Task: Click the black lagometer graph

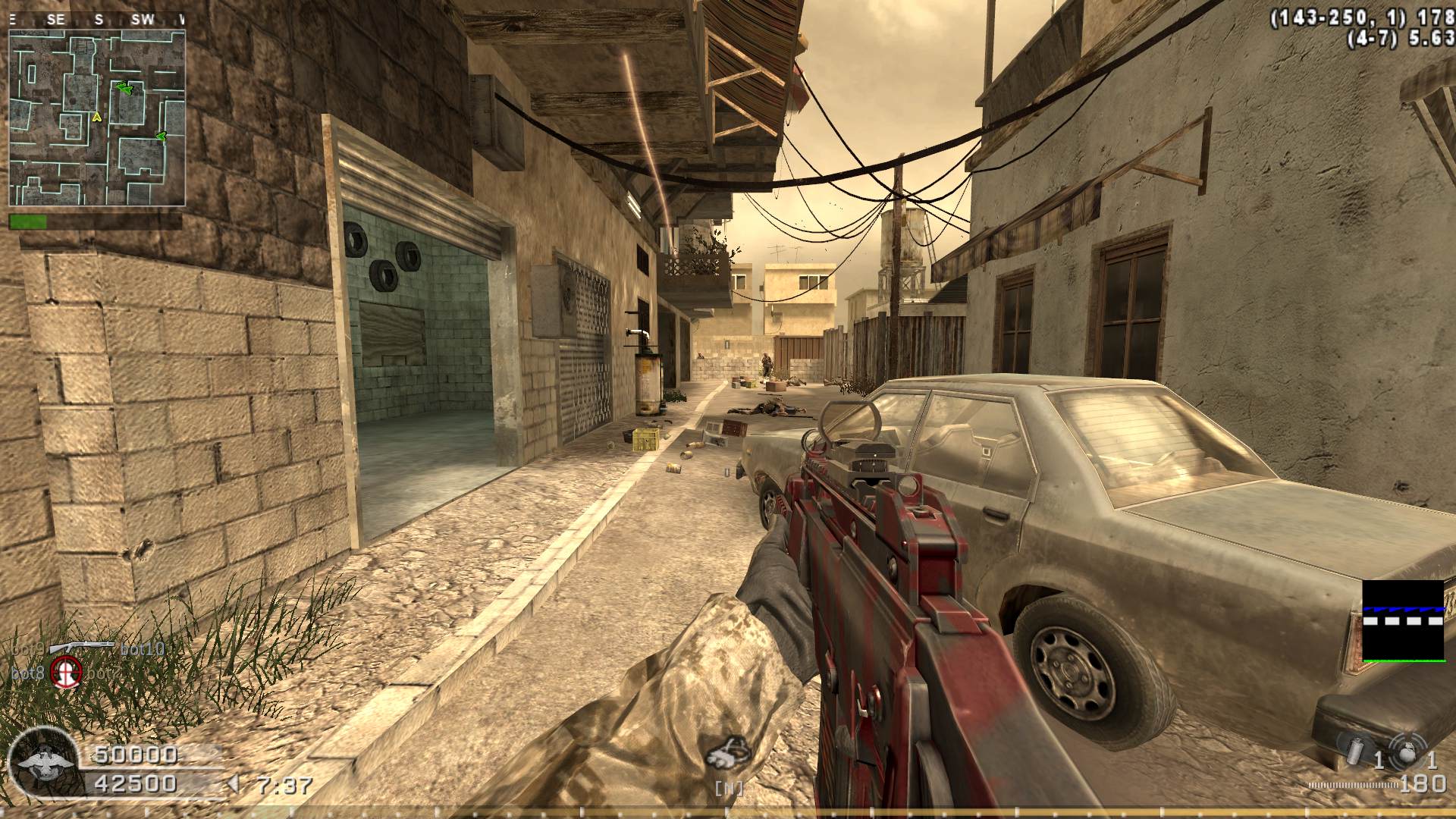Action: coord(1403,621)
